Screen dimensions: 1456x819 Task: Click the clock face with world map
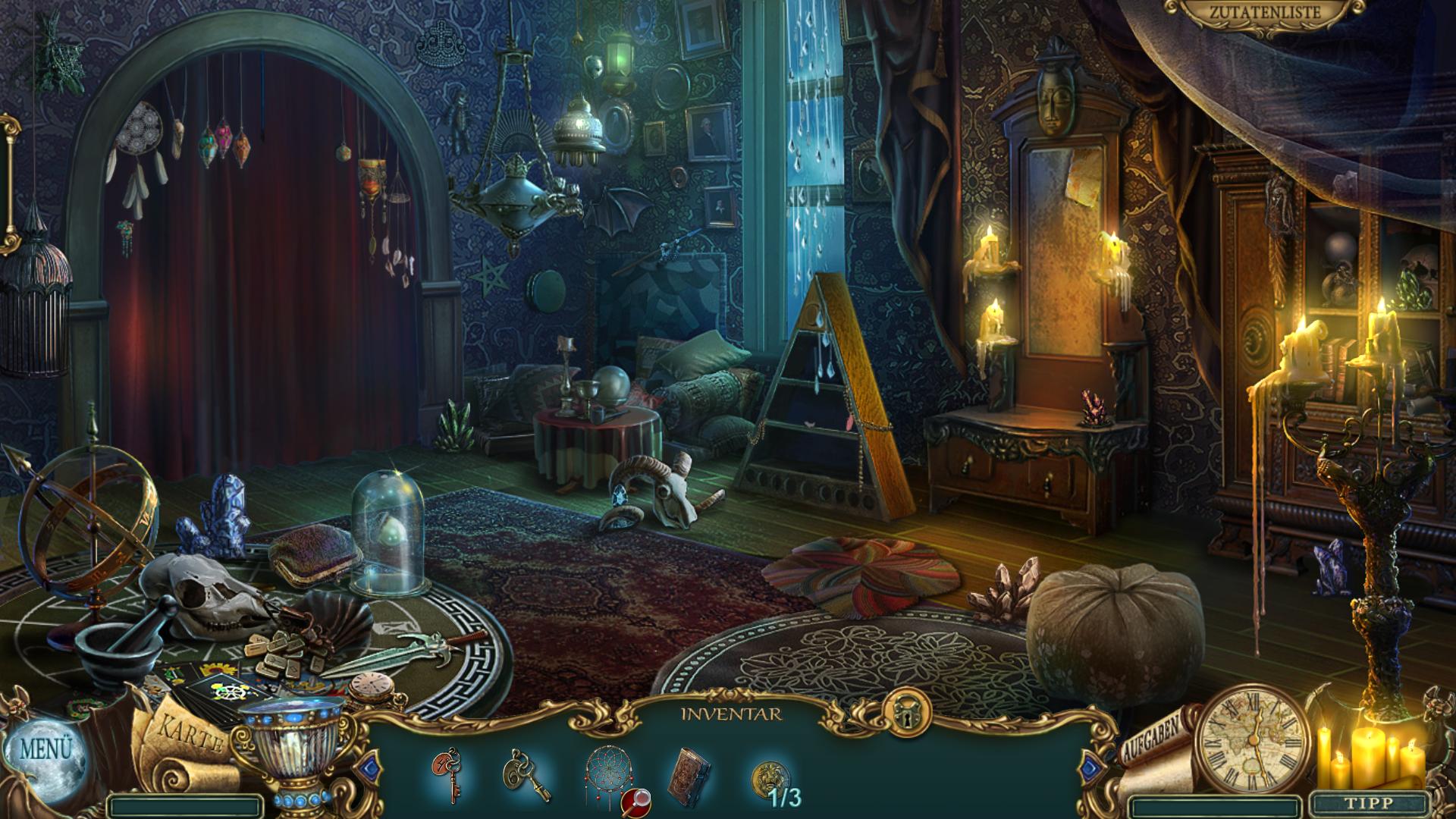(x=1252, y=740)
